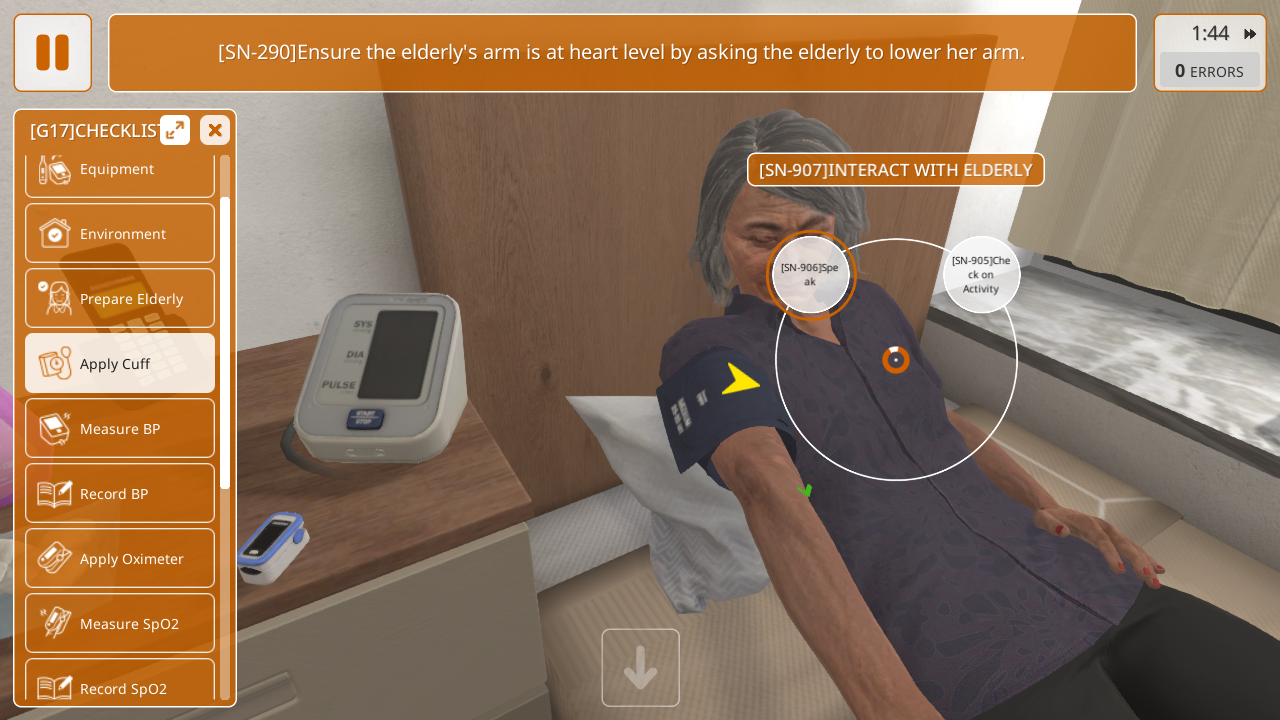Open the Equipment checklist item
This screenshot has height=720, width=1280.
(120, 171)
